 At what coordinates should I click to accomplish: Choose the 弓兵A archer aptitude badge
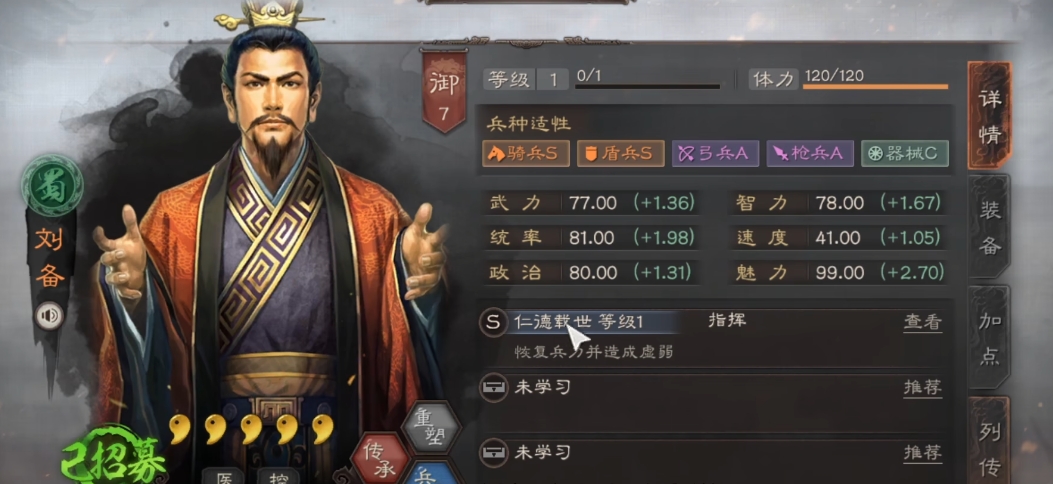tap(714, 153)
